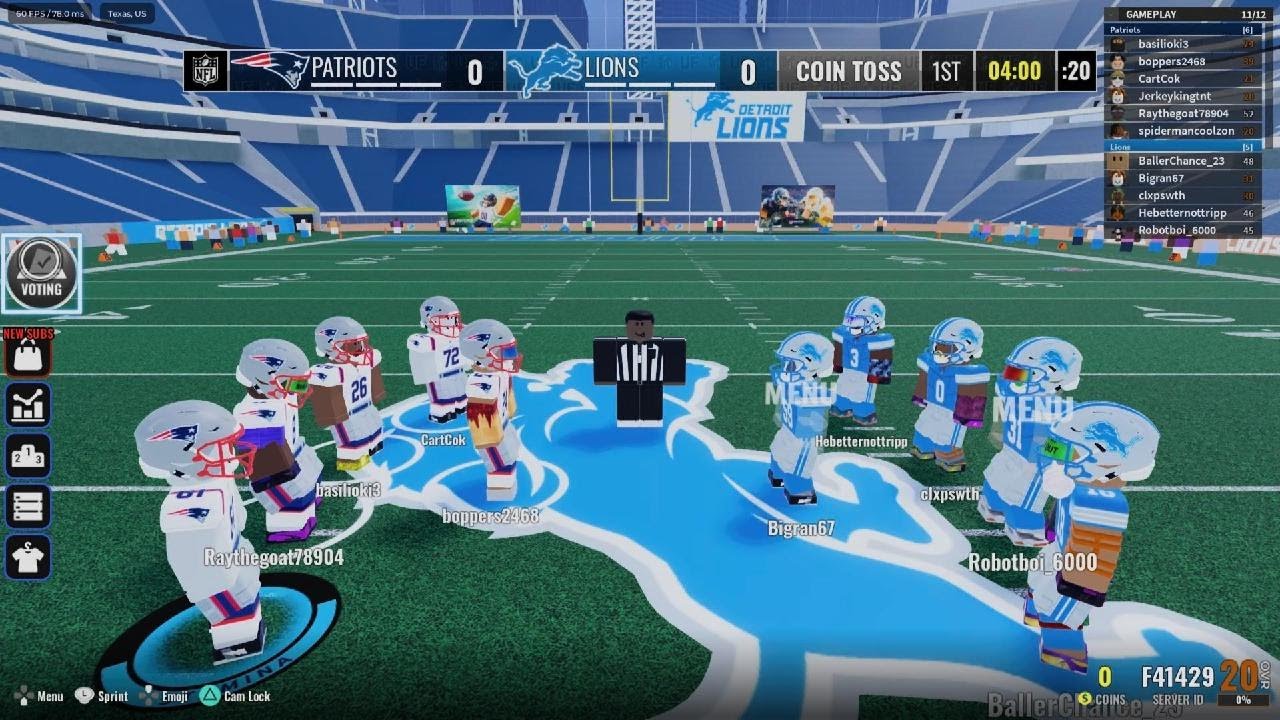This screenshot has height=720, width=1280.
Task: Open the shopping bag store icon
Action: (28, 355)
